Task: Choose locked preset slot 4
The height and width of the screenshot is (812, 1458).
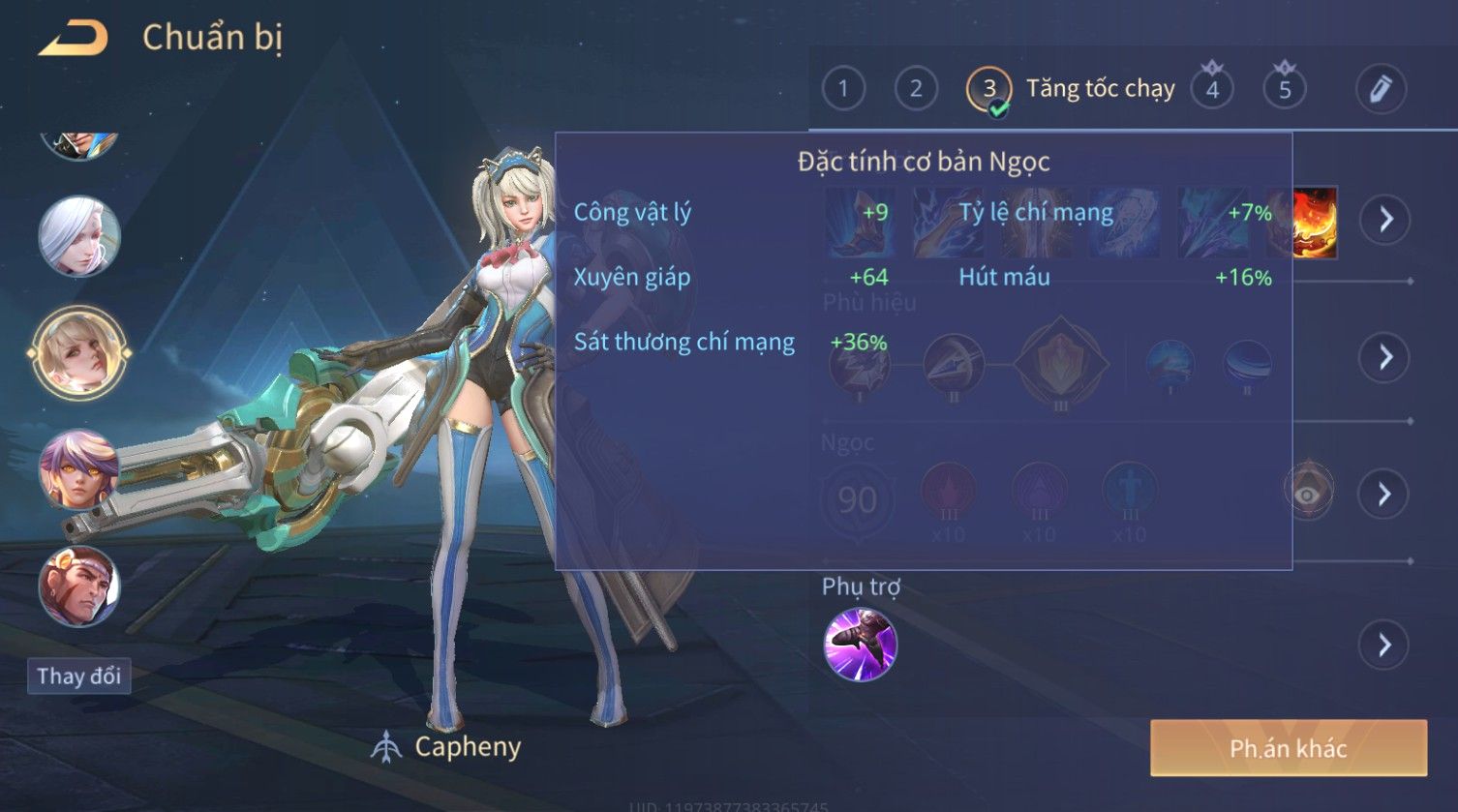Action: pos(1212,89)
